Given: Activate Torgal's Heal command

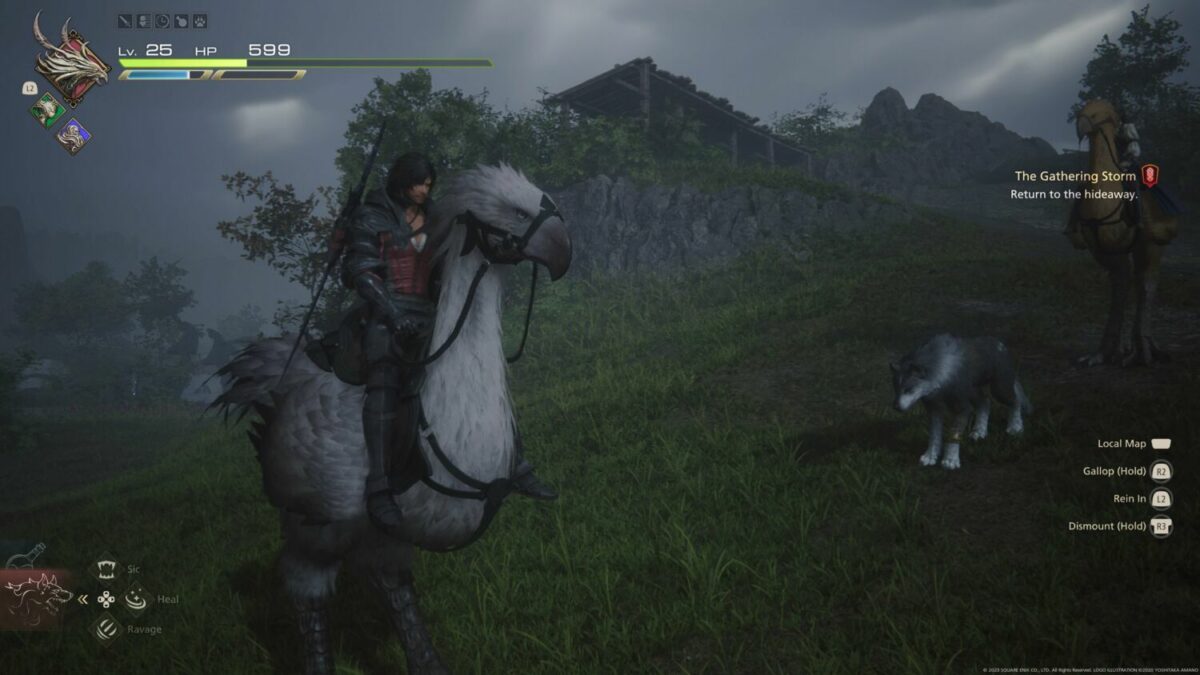Looking at the screenshot, I should tap(135, 599).
